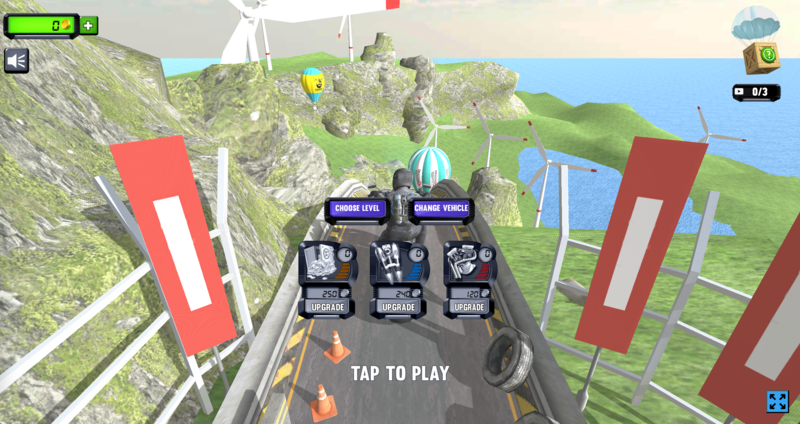This screenshot has height=424, width=800.
Task: Toggle fullscreen with the blue arrows icon
Action: (777, 401)
